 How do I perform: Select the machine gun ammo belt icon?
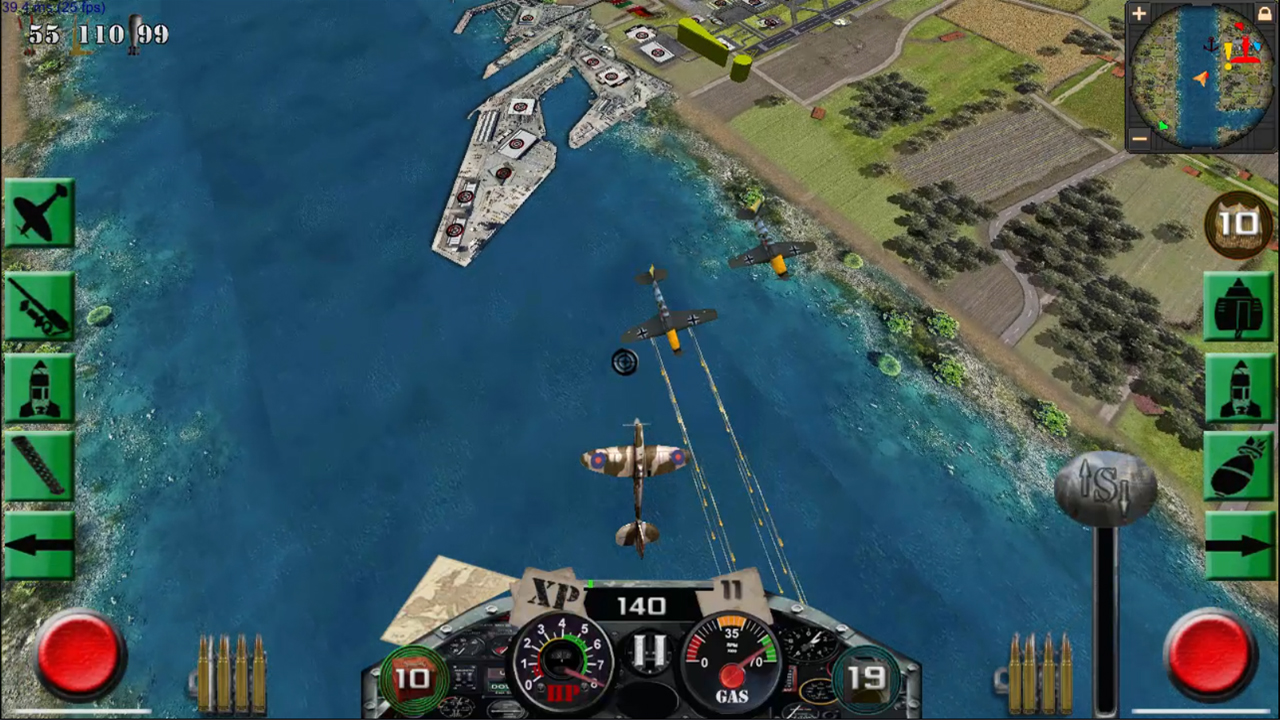pyautogui.click(x=40, y=465)
